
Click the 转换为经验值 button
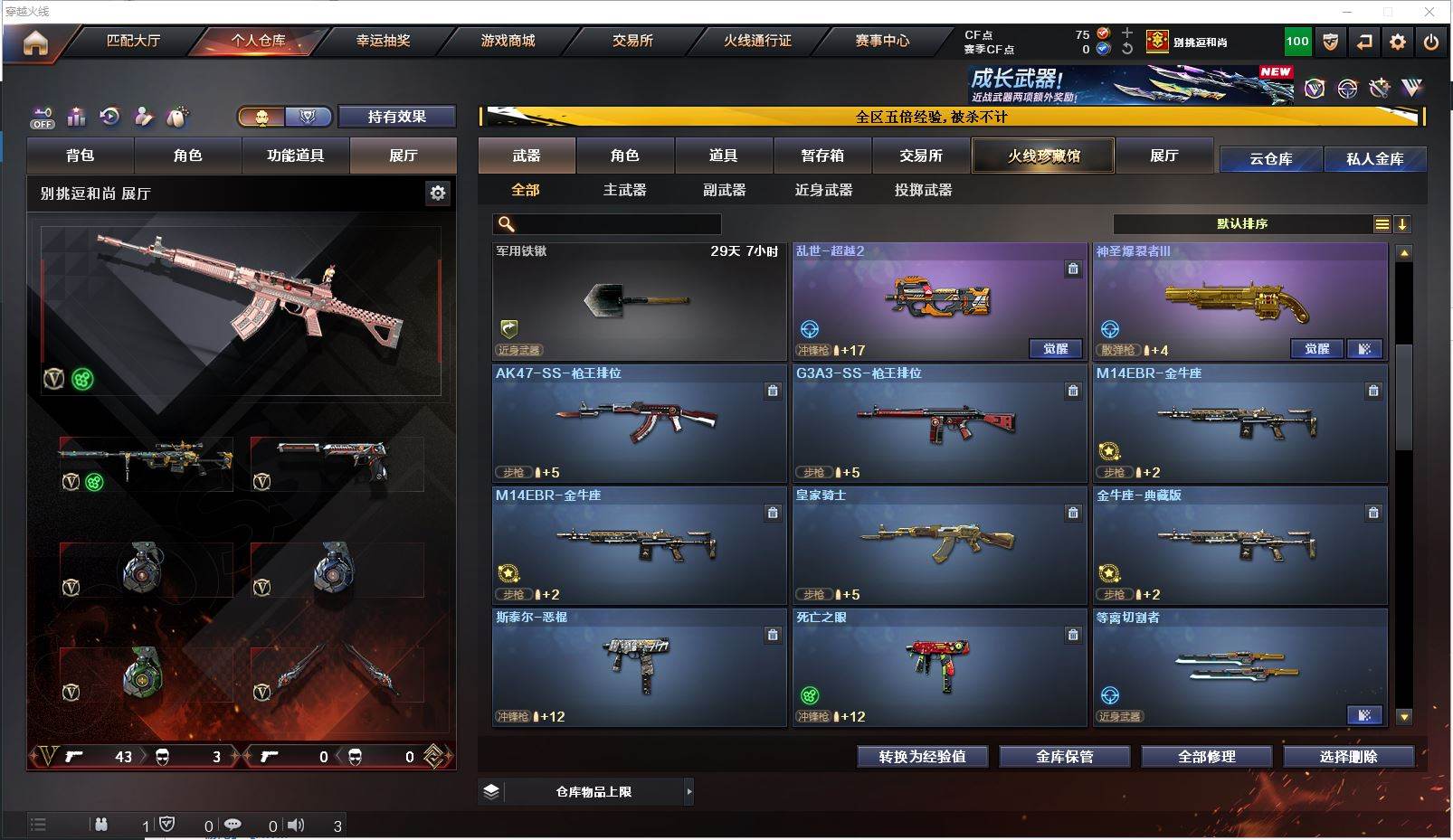click(922, 757)
